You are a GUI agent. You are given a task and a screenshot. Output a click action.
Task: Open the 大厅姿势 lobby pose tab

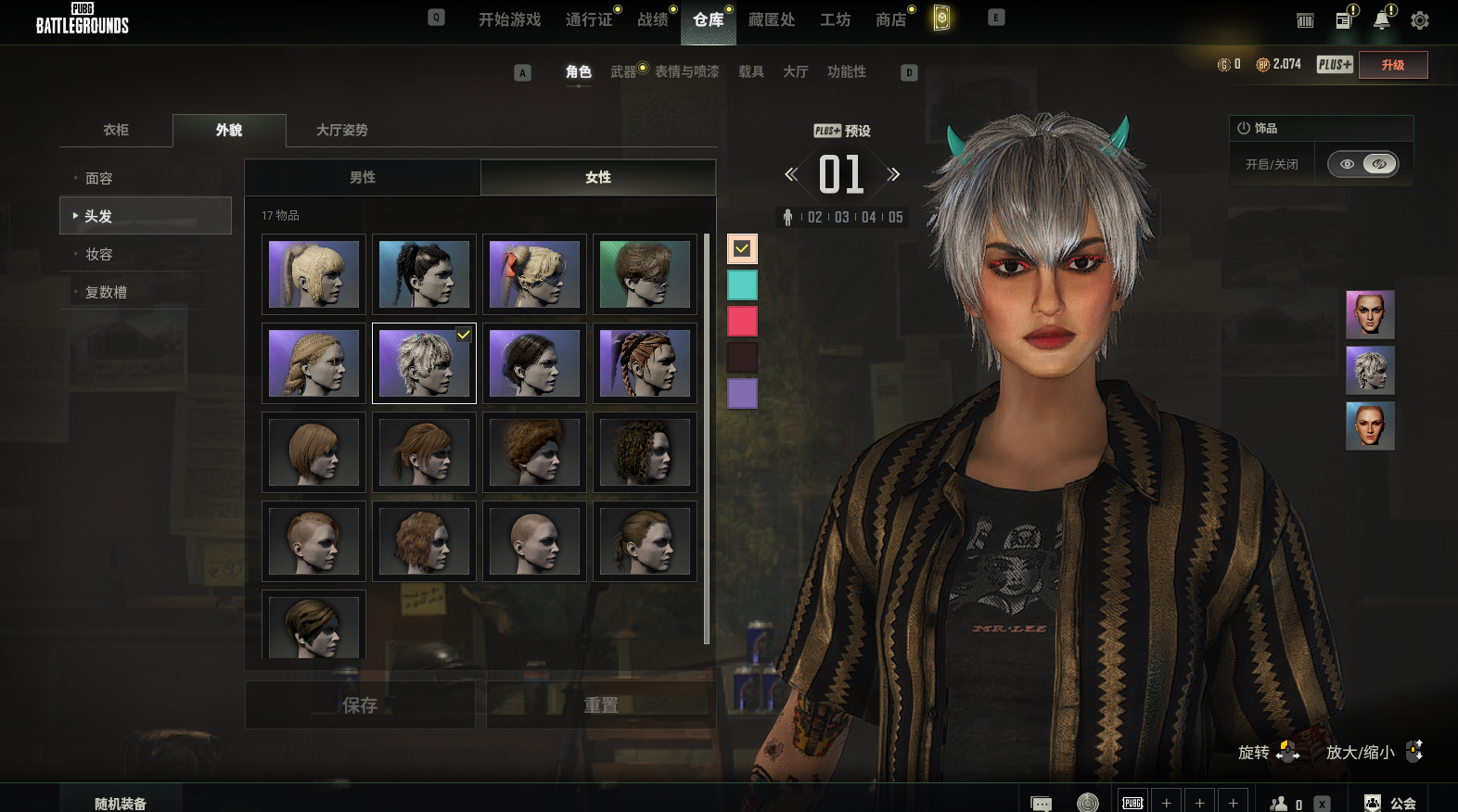coord(342,130)
